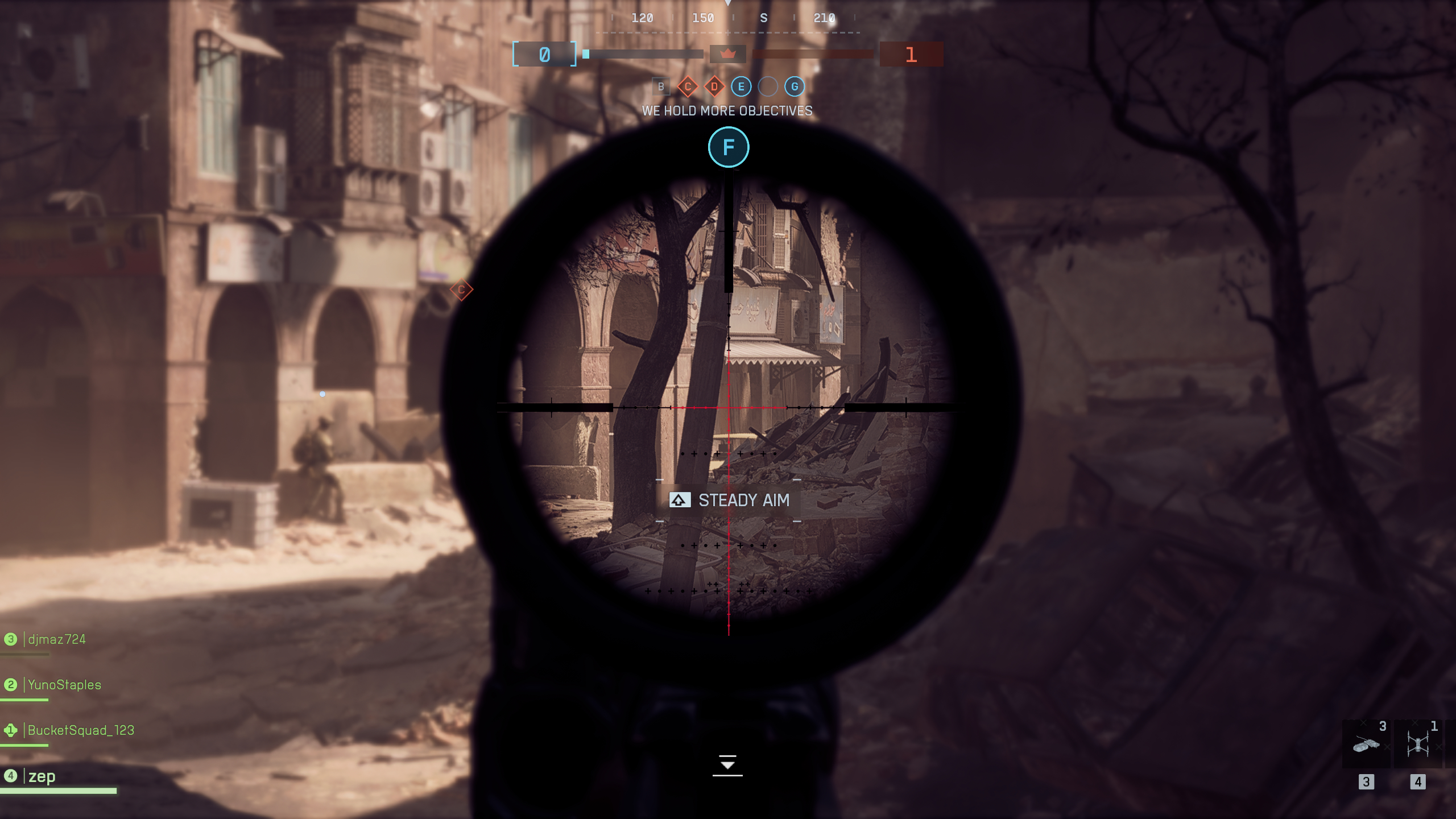Click squad member YunoStaples' name
Image resolution: width=1456 pixels, height=819 pixels.
(64, 685)
